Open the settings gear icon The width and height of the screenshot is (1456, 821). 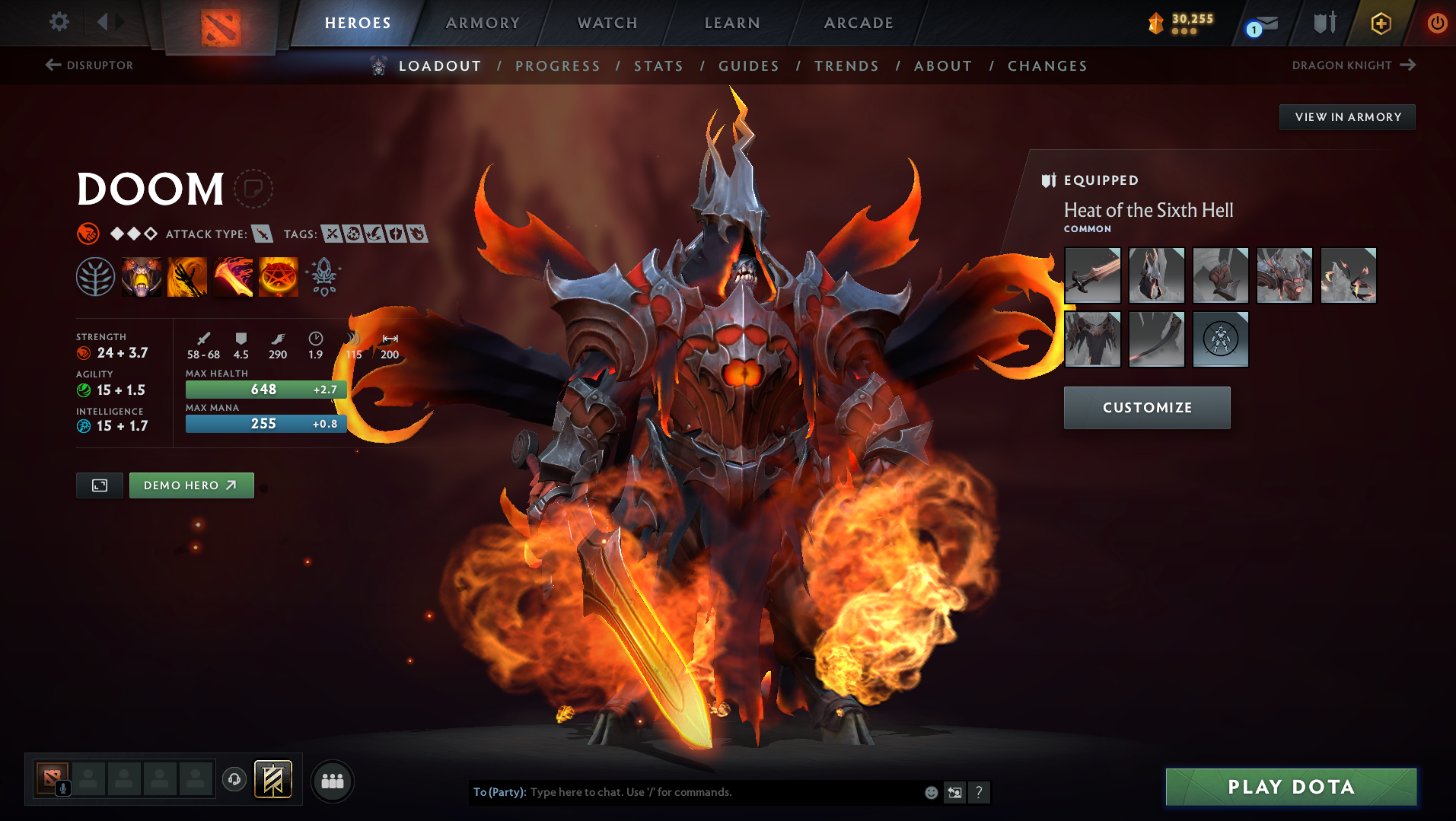(x=59, y=22)
